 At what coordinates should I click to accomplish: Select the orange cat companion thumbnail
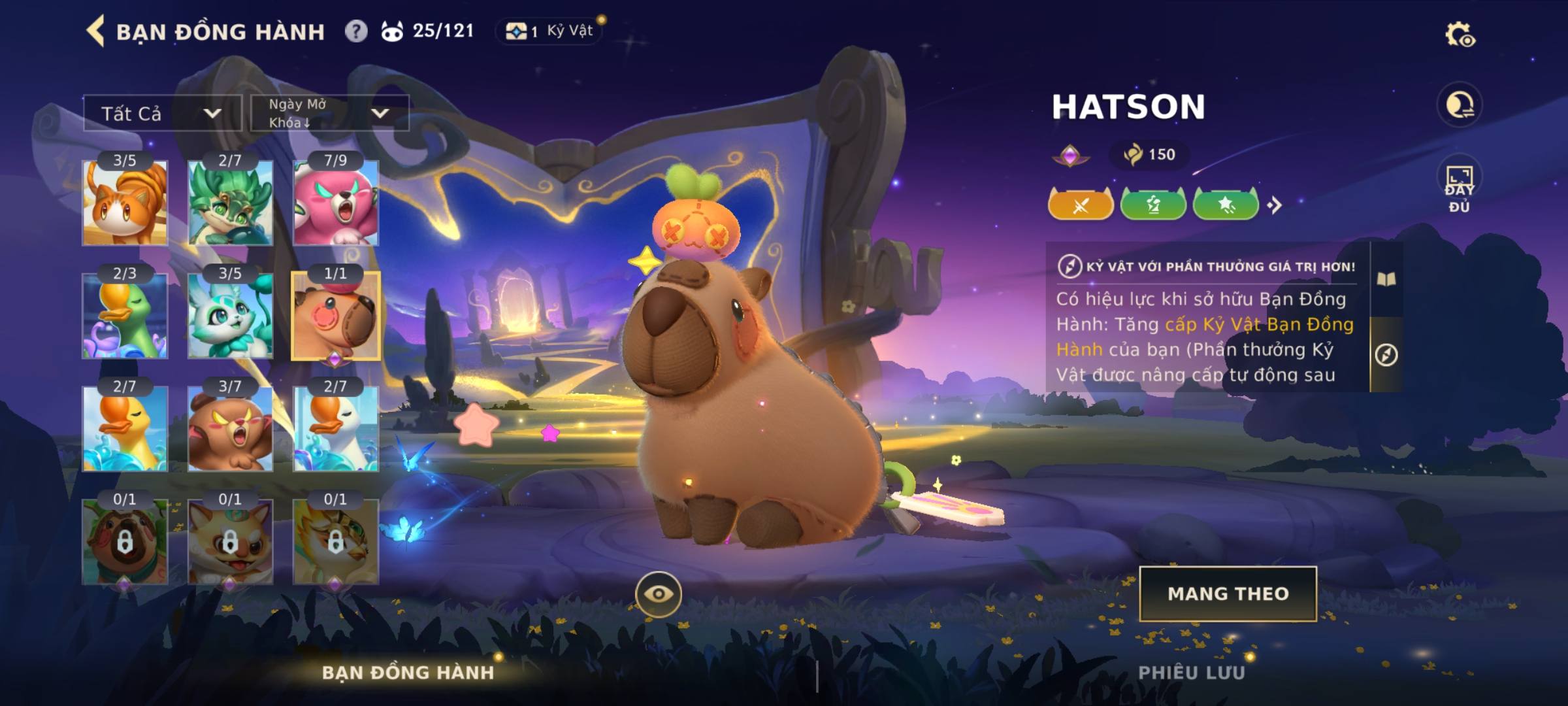(x=125, y=203)
